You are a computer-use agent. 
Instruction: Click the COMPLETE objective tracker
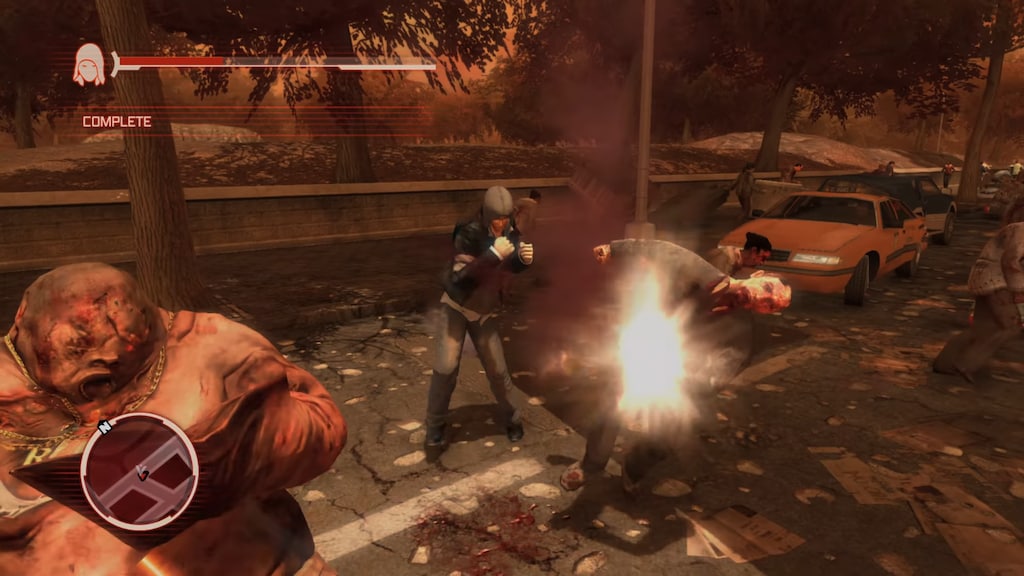click(x=117, y=122)
